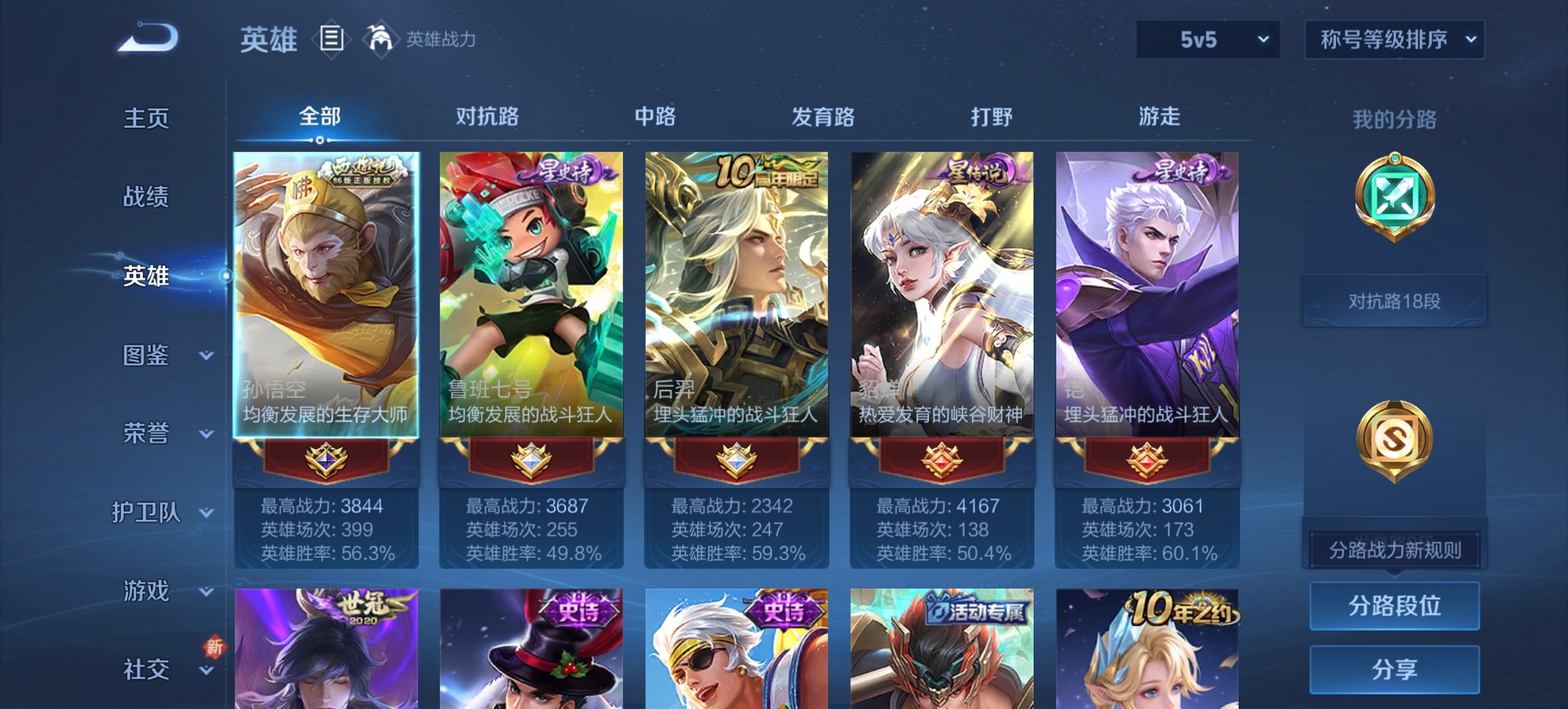Switch to the 发育路 lane tab
Viewport: 1568px width, 709px height.
click(x=823, y=117)
